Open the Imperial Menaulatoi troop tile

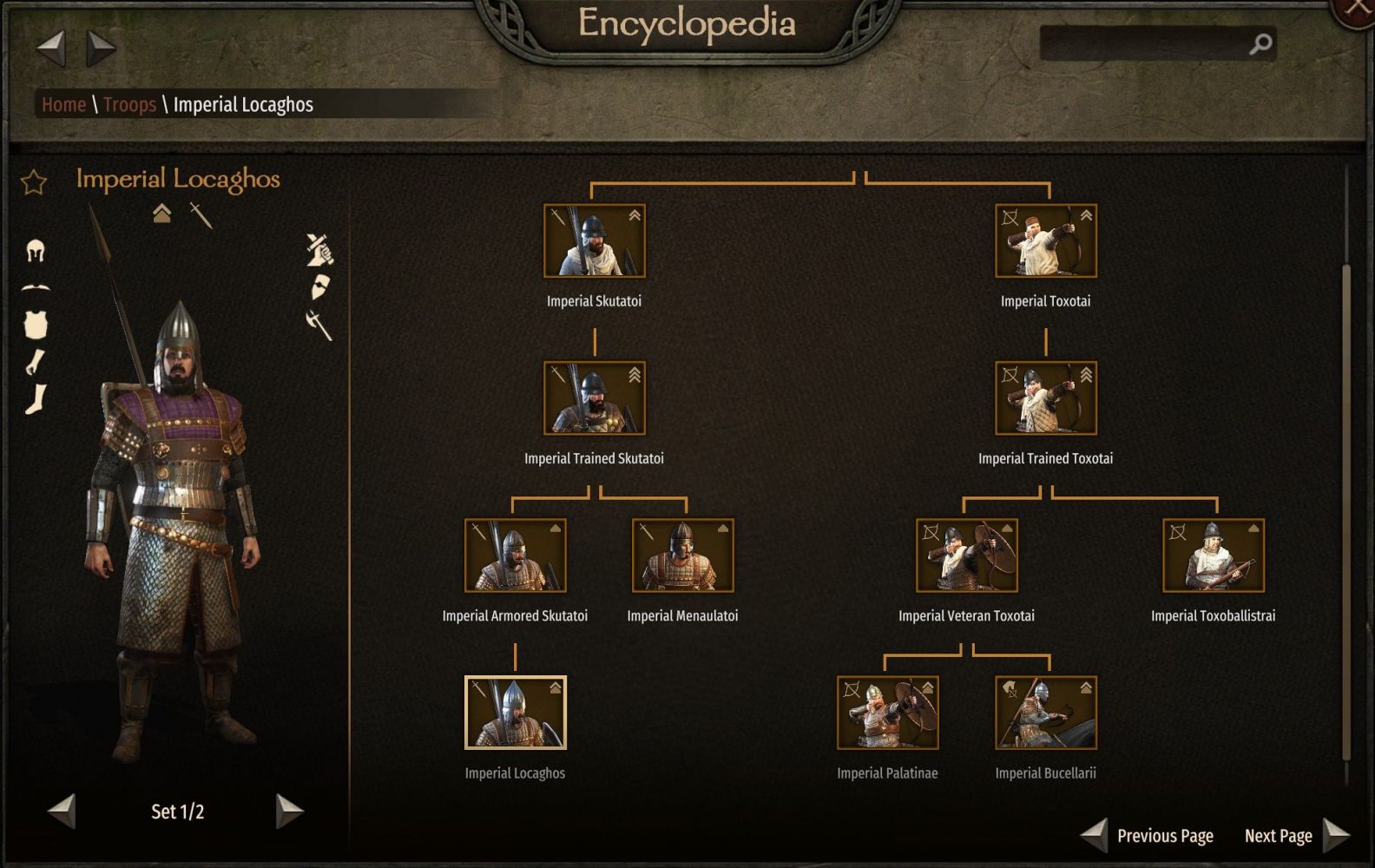pyautogui.click(x=682, y=556)
